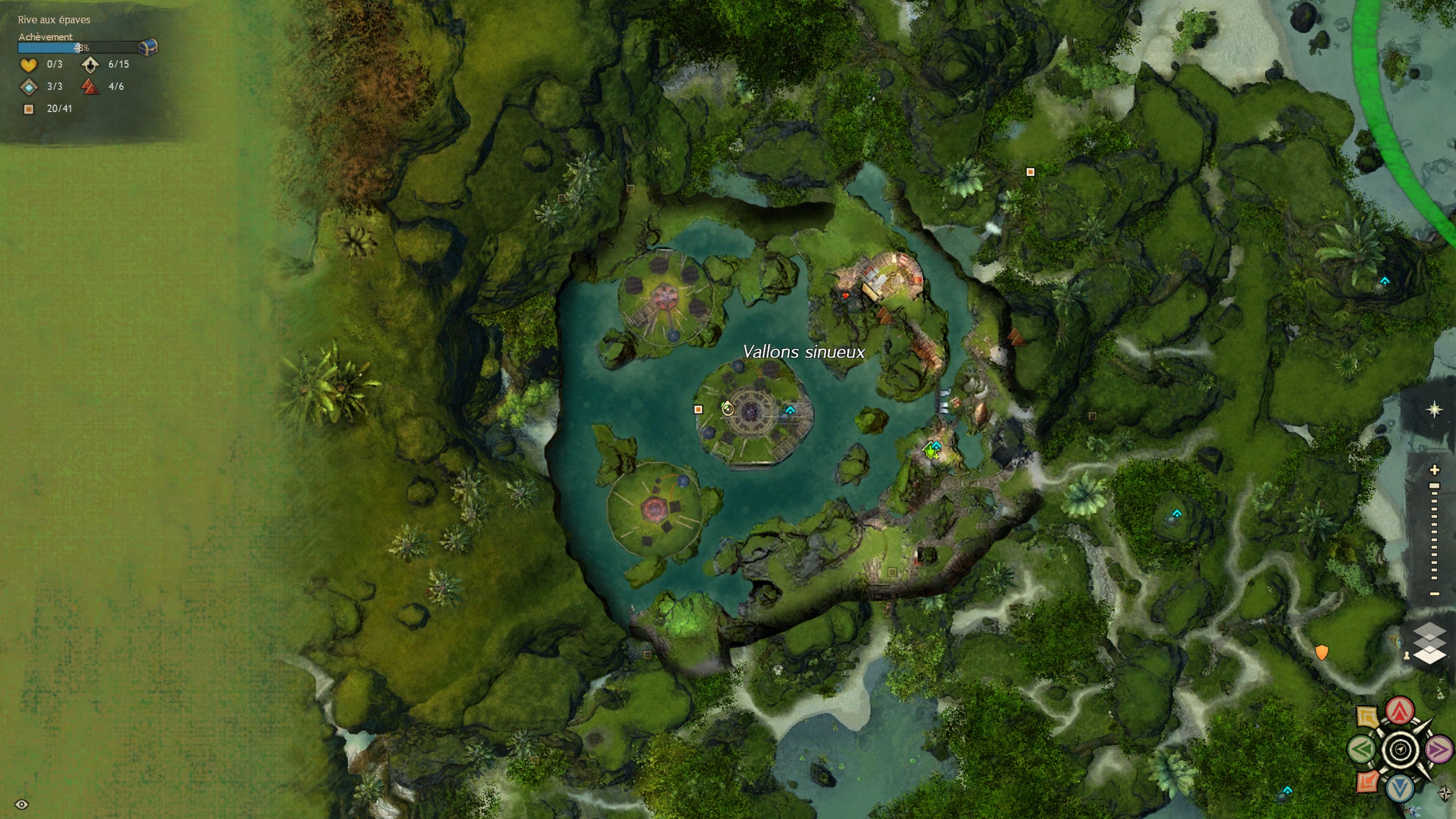Screen dimensions: 1456x819
Task: Click the compass center recenter button
Action: tap(1400, 750)
